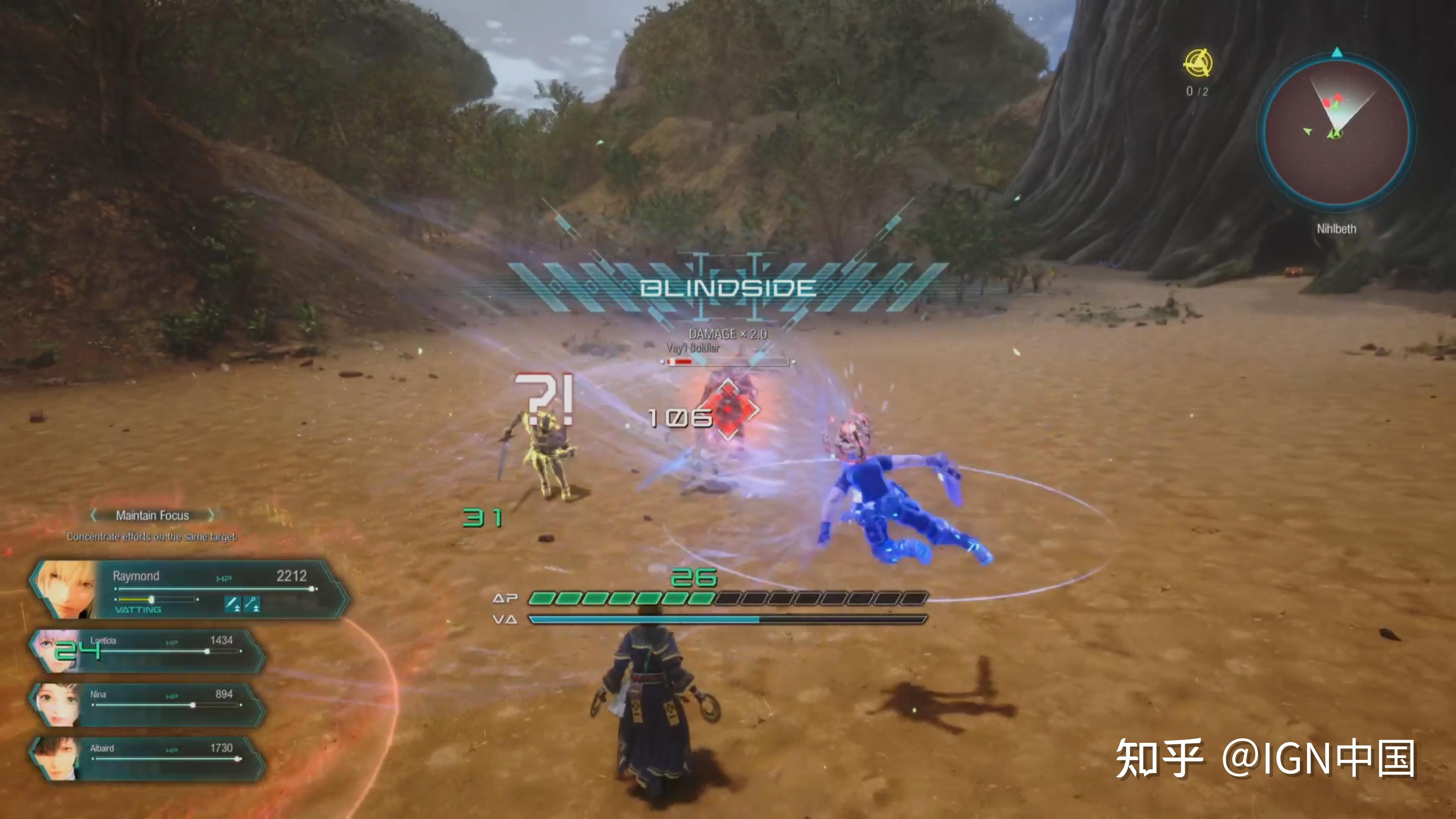Viewport: 1456px width, 819px height.
Task: Open the next tactic with the right chevron
Action: click(x=212, y=516)
